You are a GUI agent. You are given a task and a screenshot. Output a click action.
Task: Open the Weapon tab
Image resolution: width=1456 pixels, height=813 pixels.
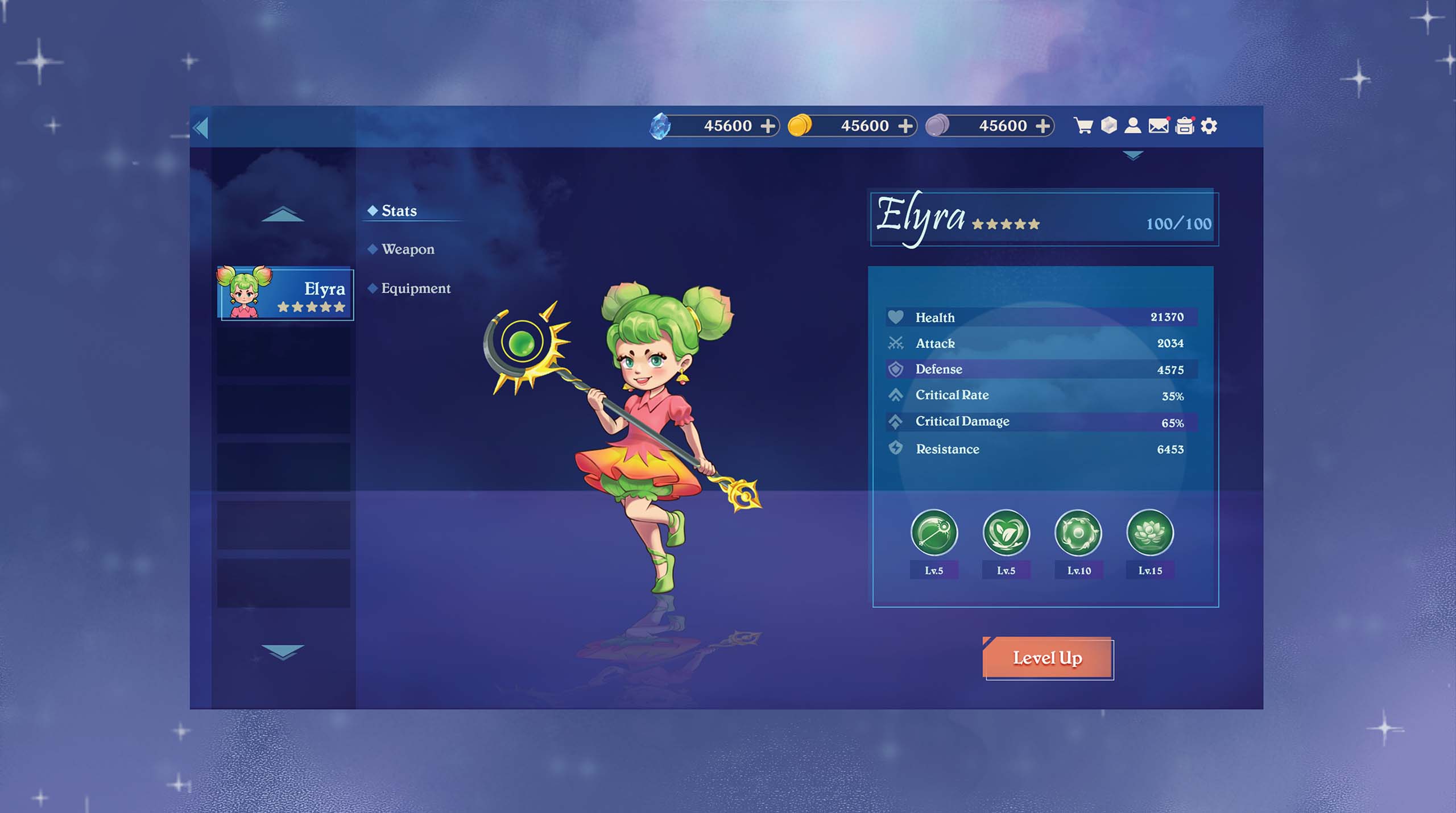407,249
